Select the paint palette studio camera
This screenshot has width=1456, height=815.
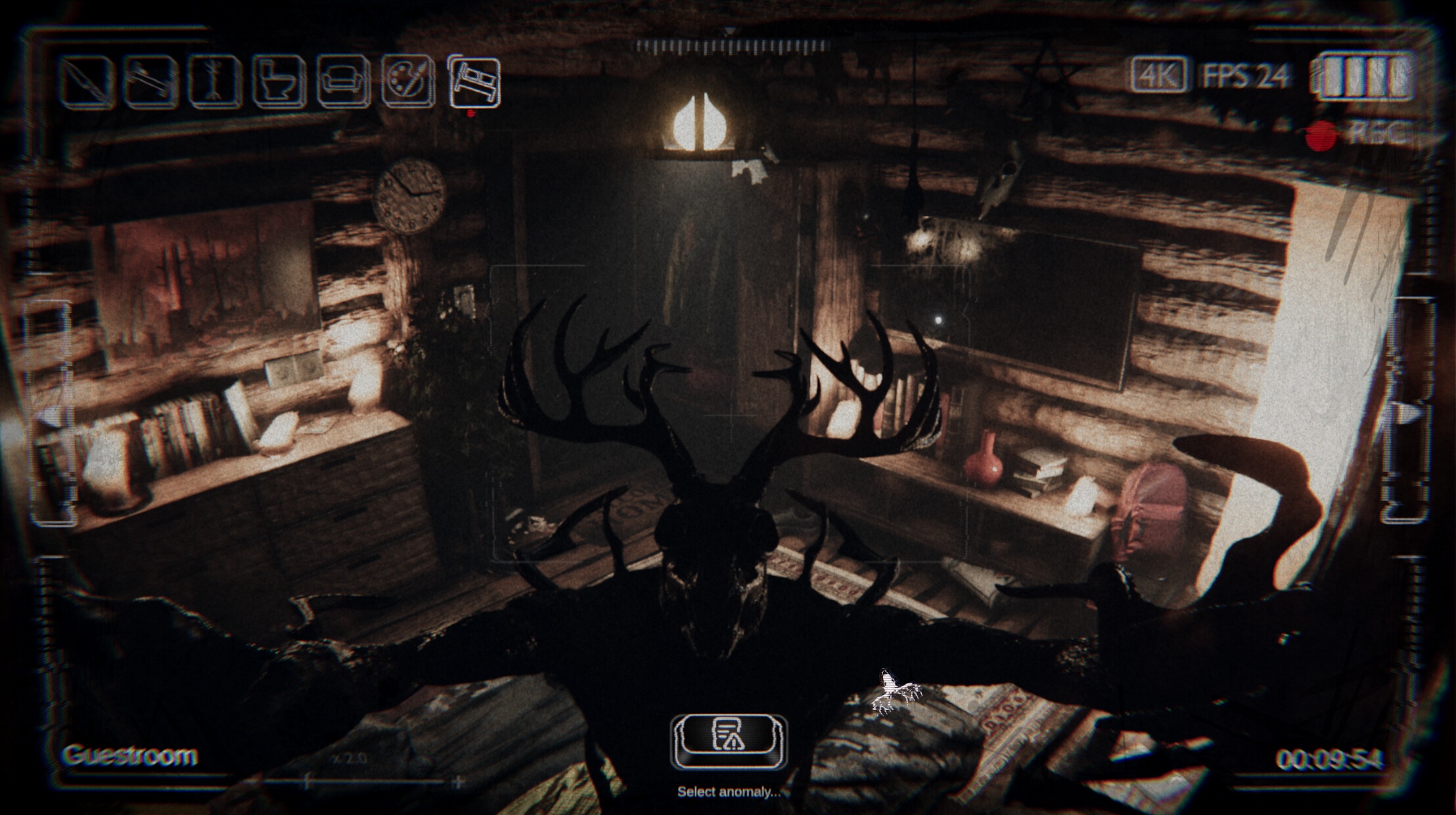(x=408, y=82)
